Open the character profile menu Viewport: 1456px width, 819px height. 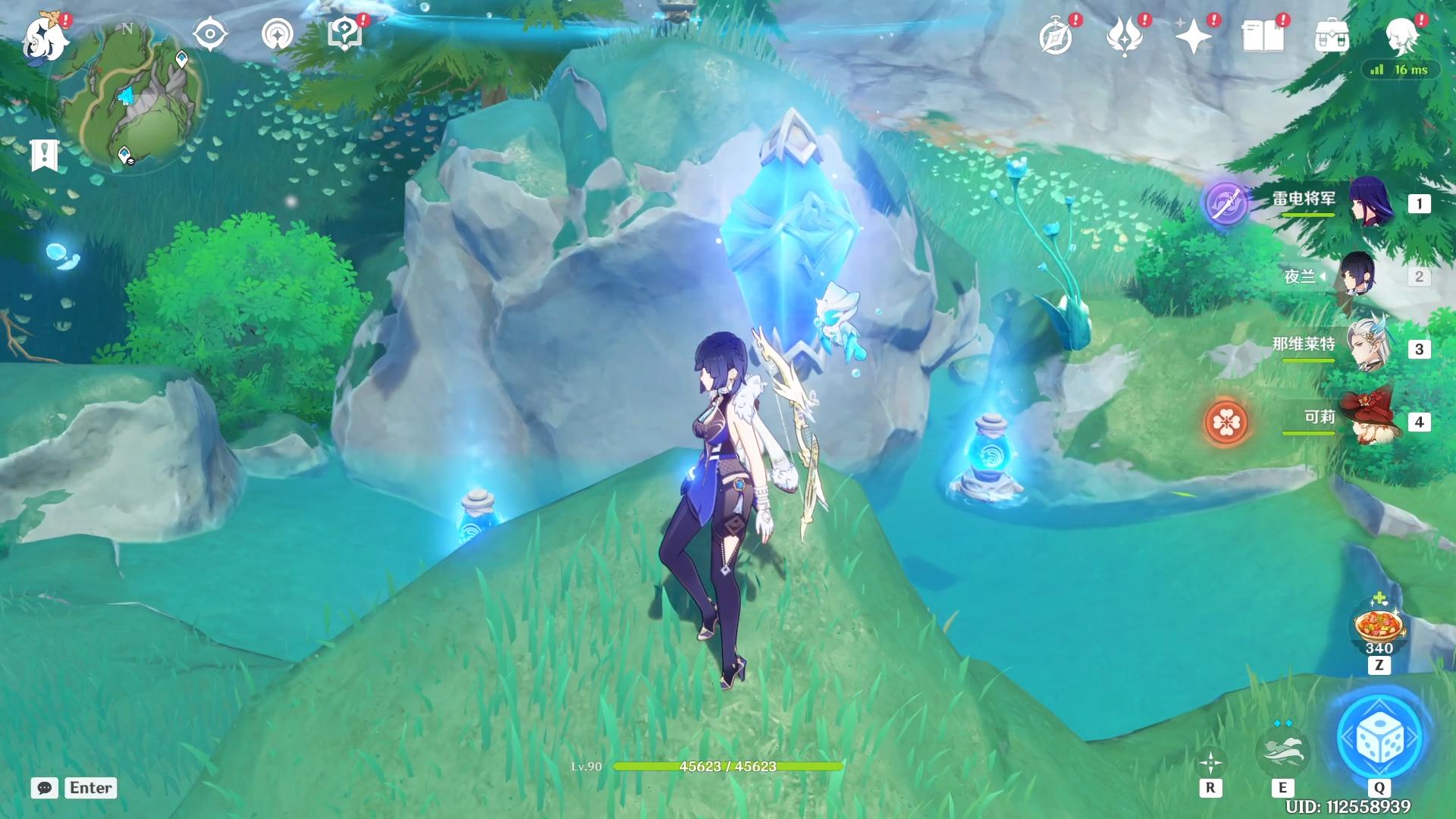(1401, 35)
